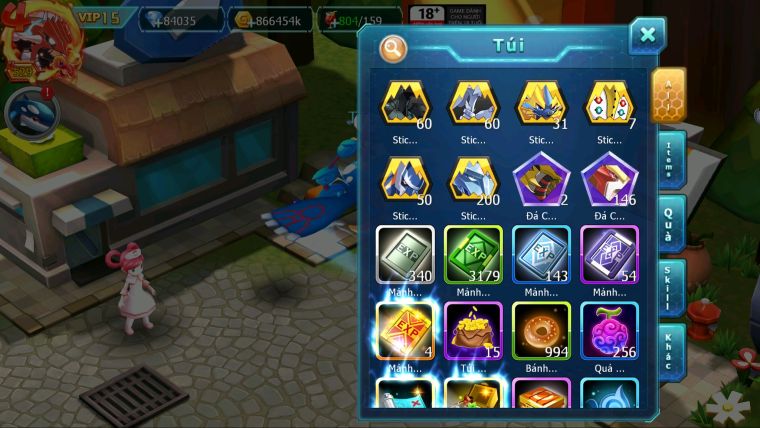Select the gold pouch Túi item
760x428 pixels.
(473, 331)
